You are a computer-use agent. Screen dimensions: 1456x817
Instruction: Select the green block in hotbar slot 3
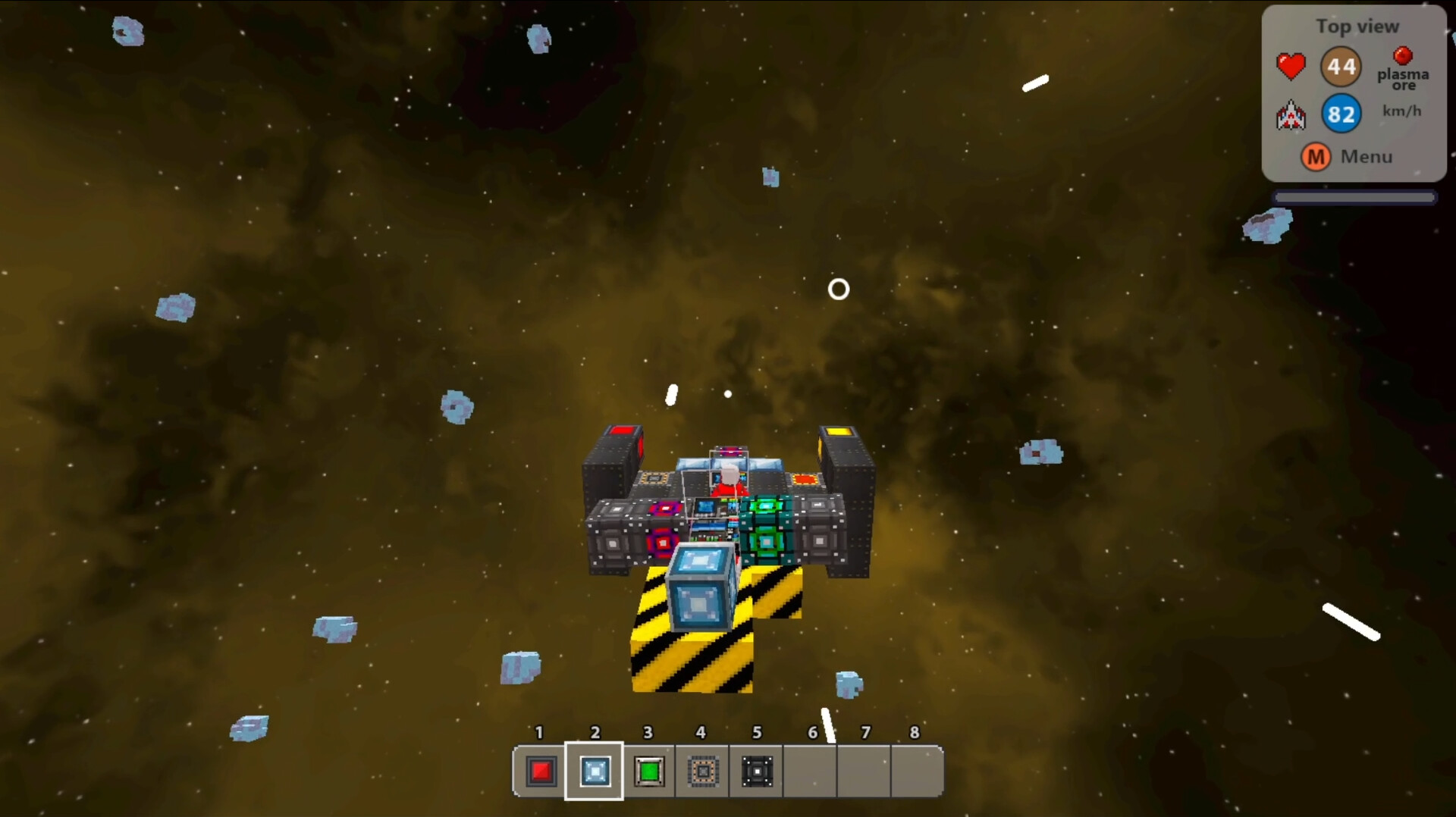[648, 772]
